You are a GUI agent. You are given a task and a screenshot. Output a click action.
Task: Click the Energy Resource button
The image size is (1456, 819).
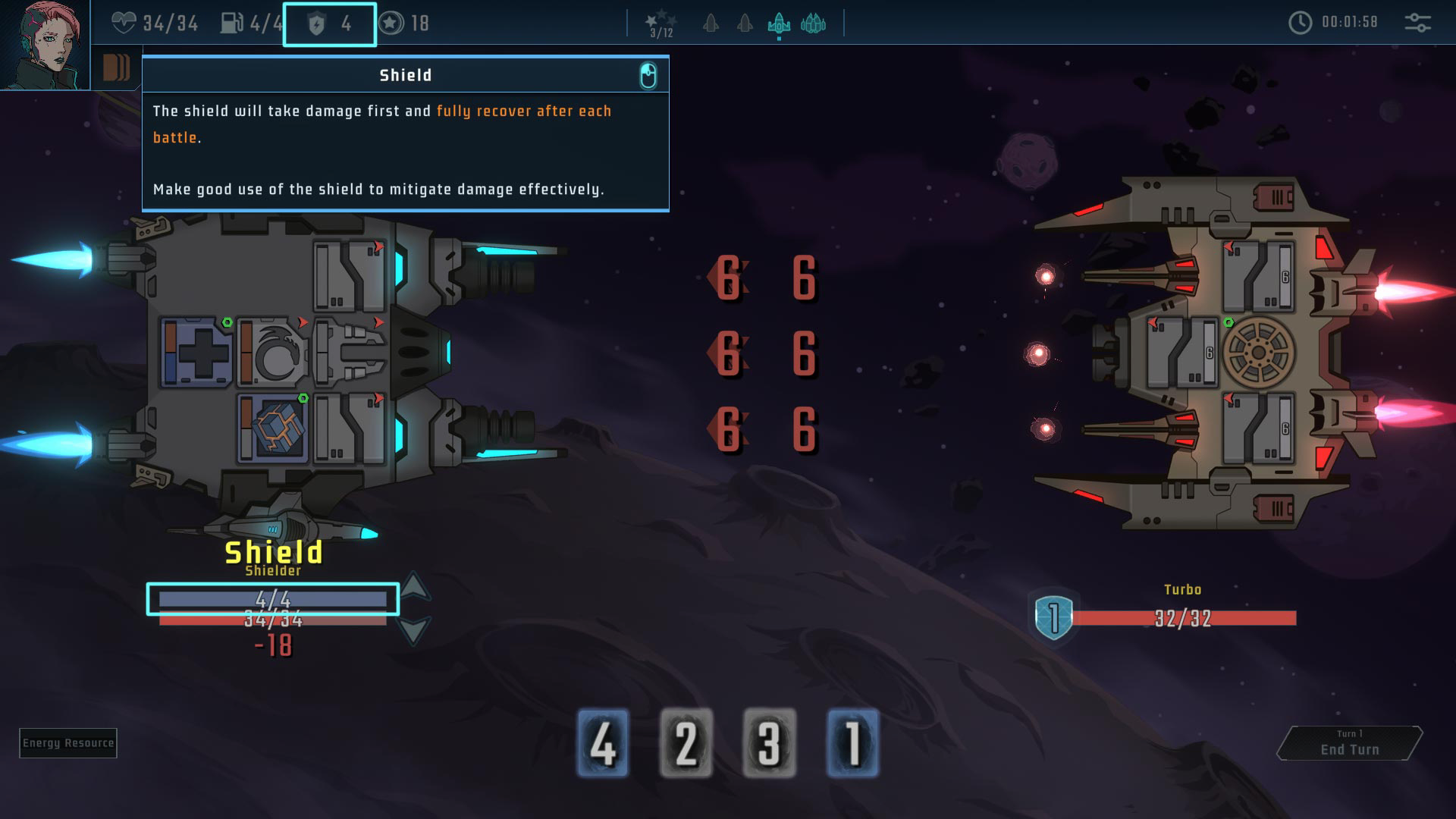pos(68,743)
